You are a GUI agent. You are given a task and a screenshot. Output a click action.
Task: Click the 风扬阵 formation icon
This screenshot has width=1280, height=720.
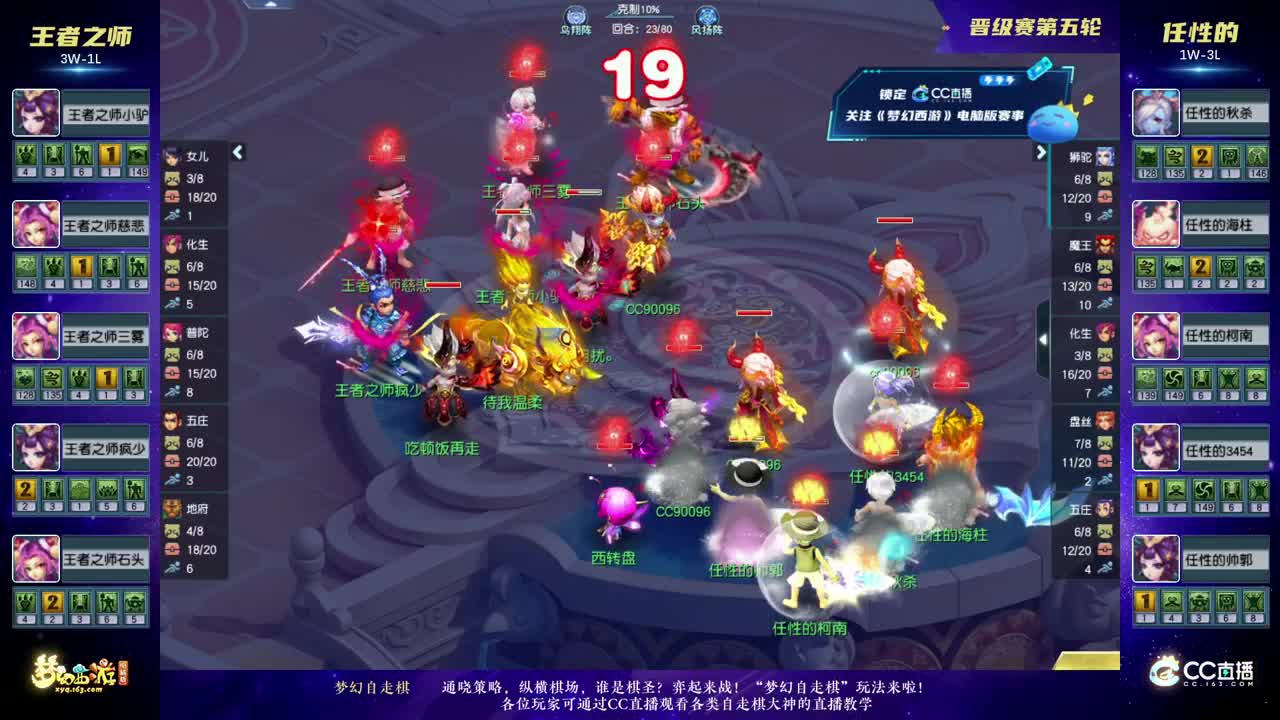click(x=707, y=15)
